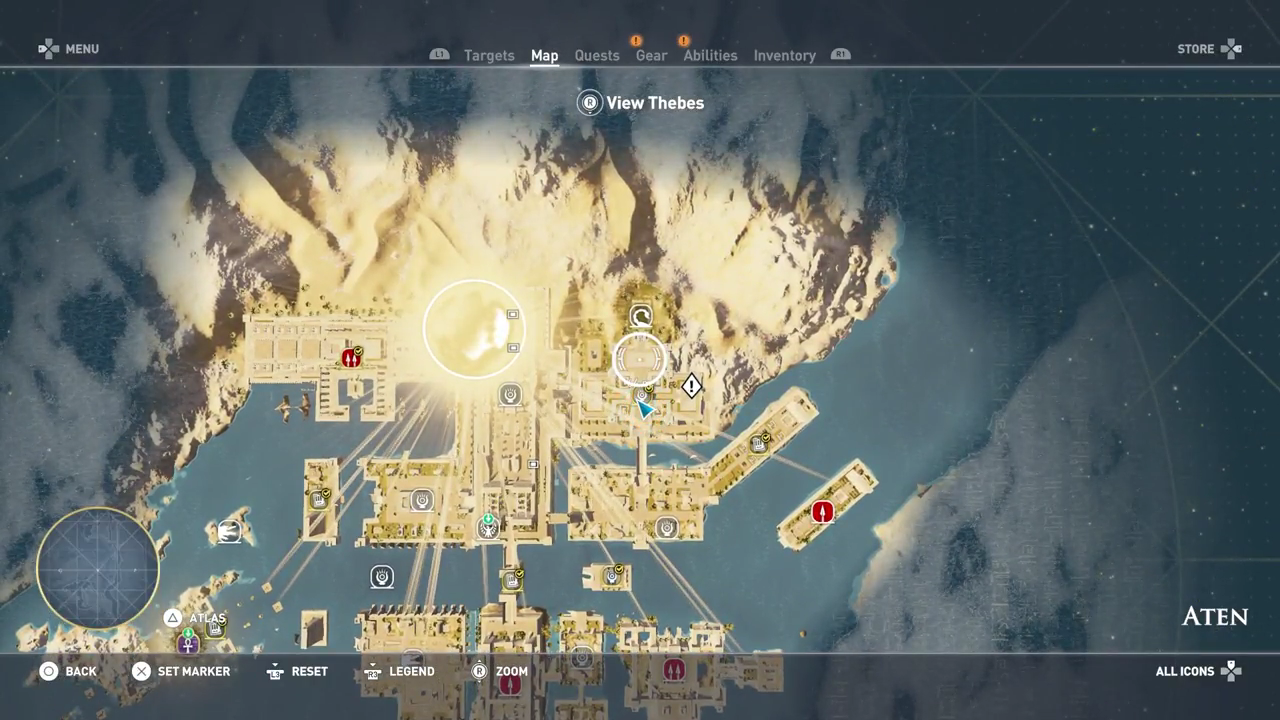Click the red arena icon west of the sun glare
This screenshot has height=720, width=1280.
[x=351, y=358]
